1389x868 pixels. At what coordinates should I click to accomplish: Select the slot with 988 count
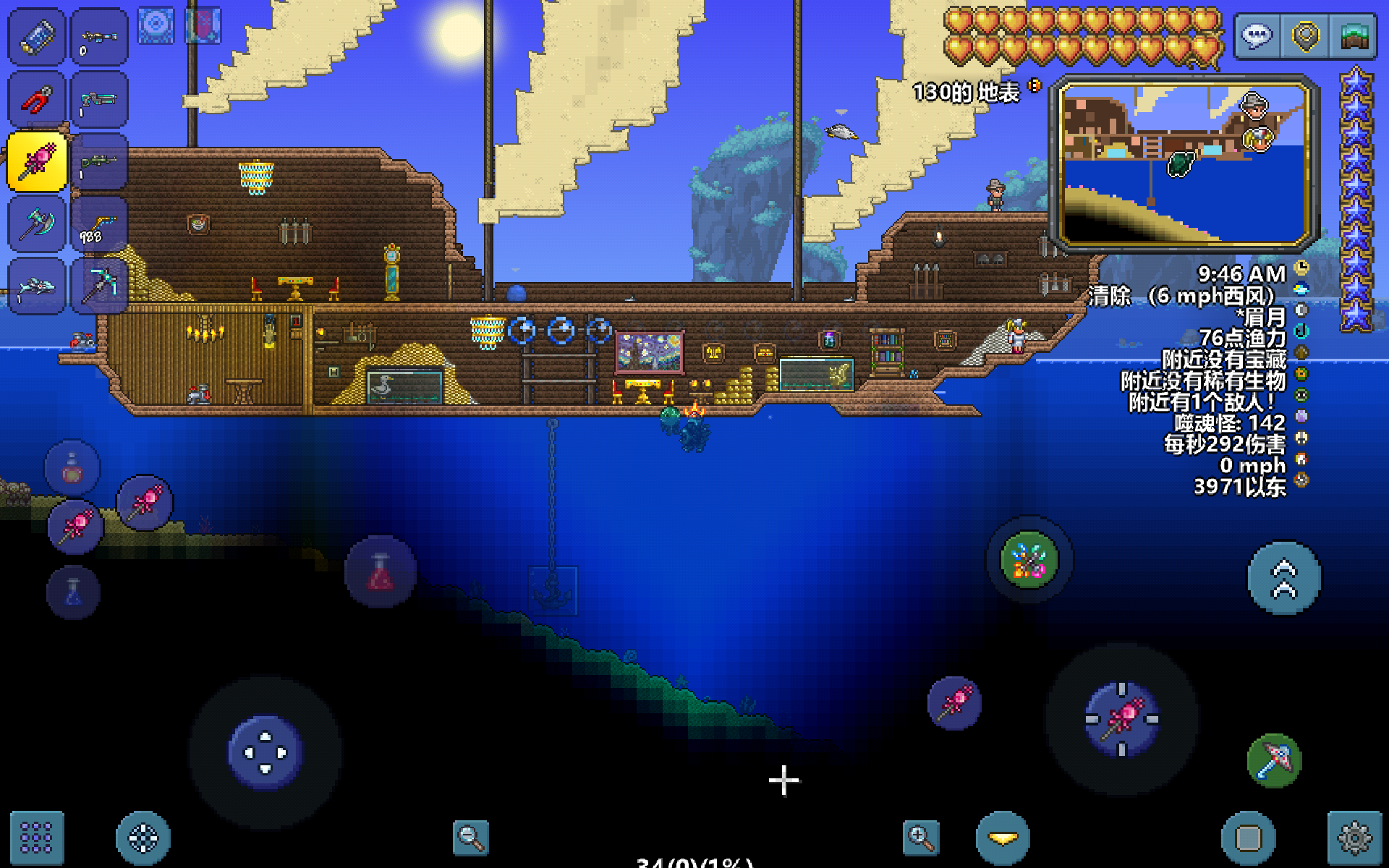tap(100, 224)
